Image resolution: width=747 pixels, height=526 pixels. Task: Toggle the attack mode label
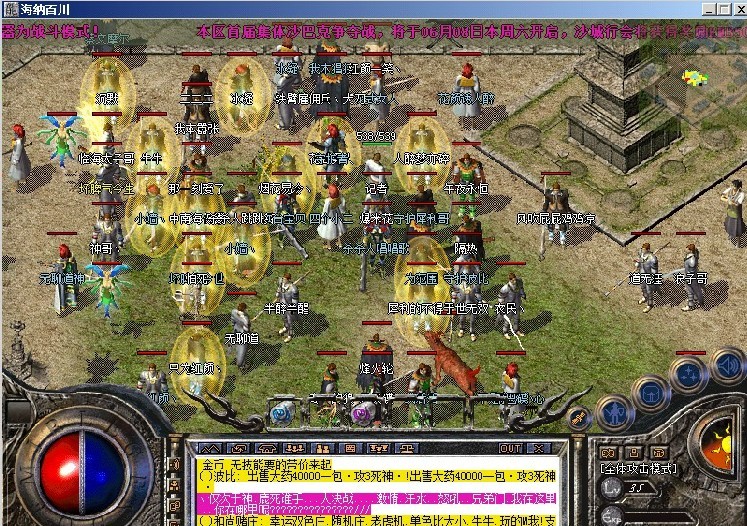(x=638, y=468)
